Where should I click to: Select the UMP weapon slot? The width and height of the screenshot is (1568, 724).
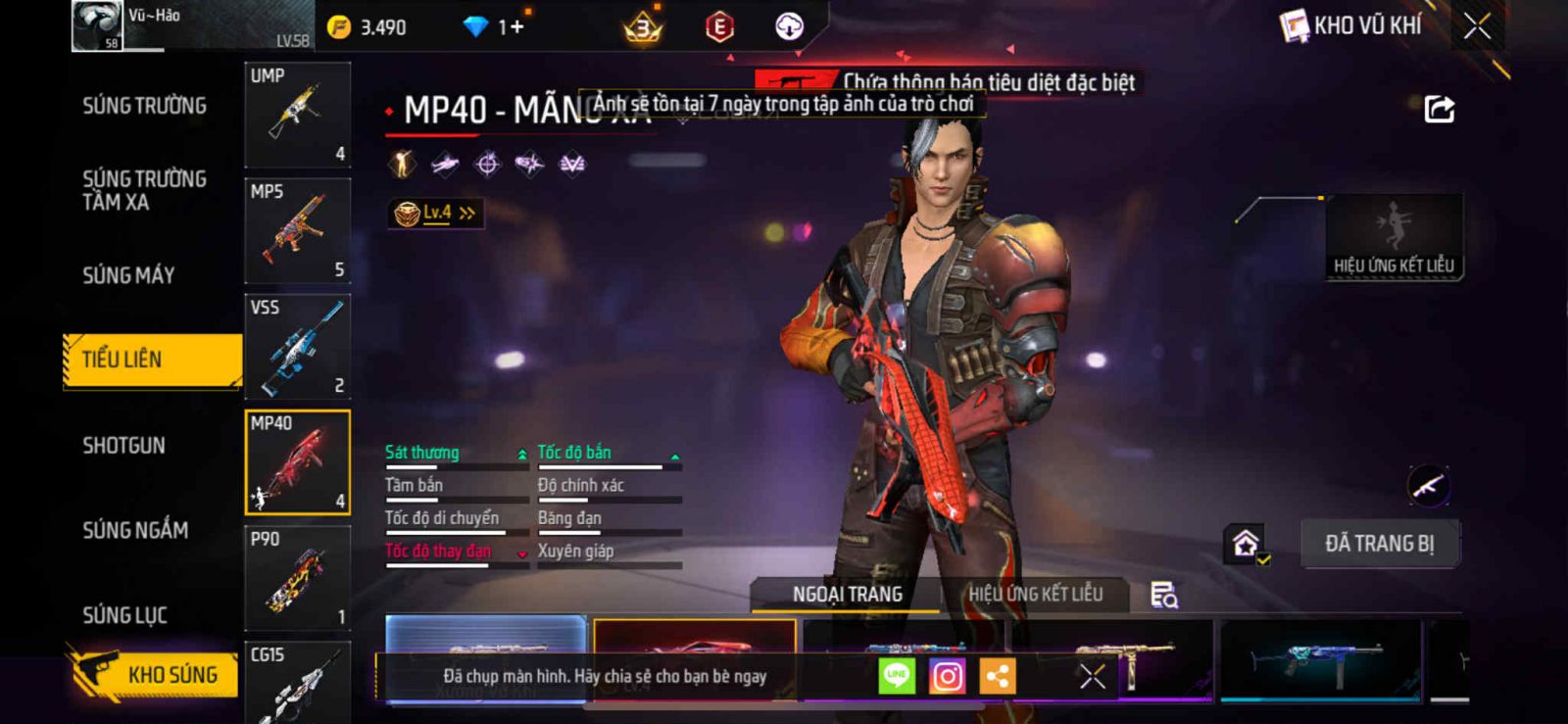pyautogui.click(x=297, y=115)
